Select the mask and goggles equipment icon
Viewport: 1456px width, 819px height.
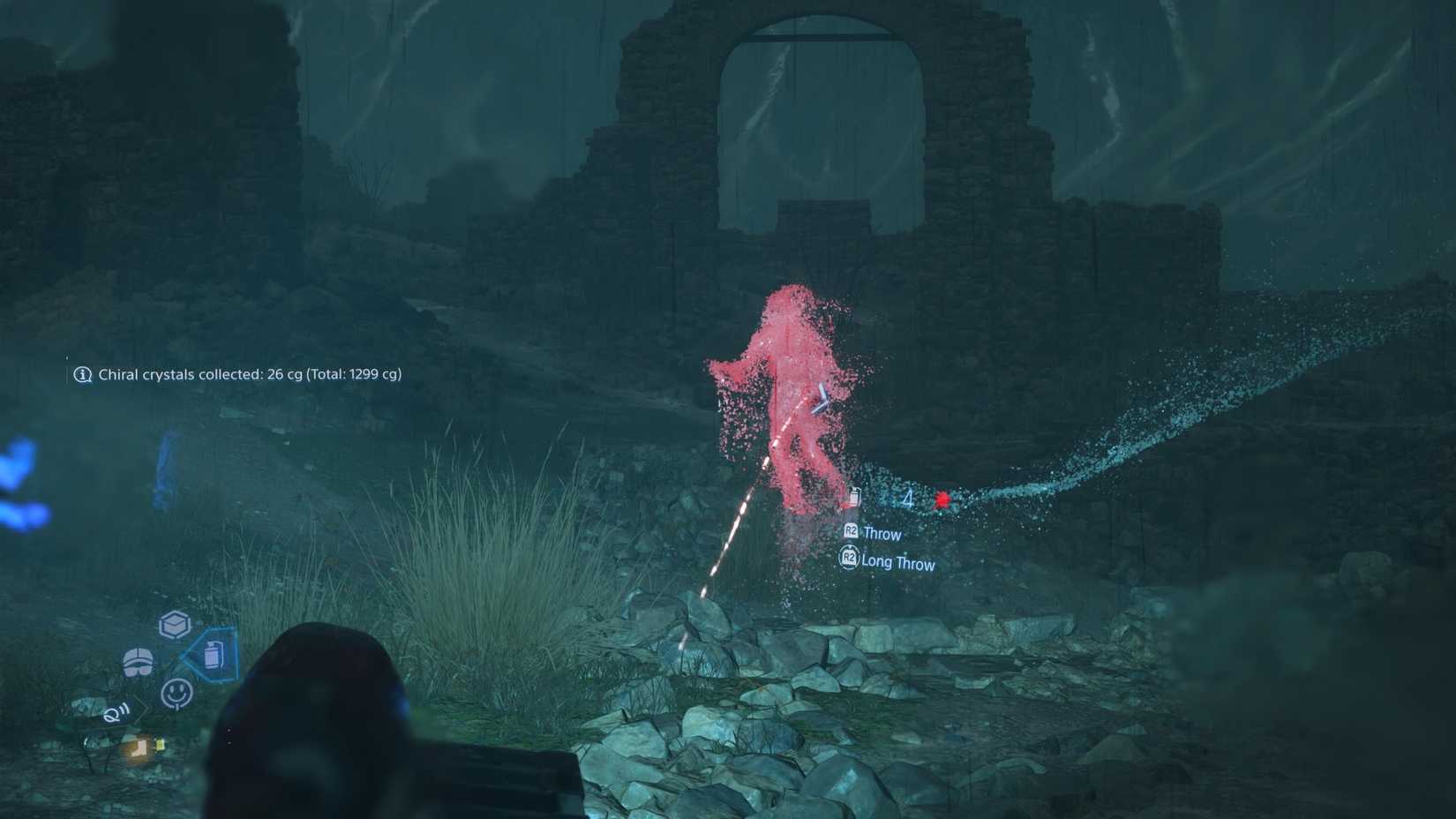137,659
